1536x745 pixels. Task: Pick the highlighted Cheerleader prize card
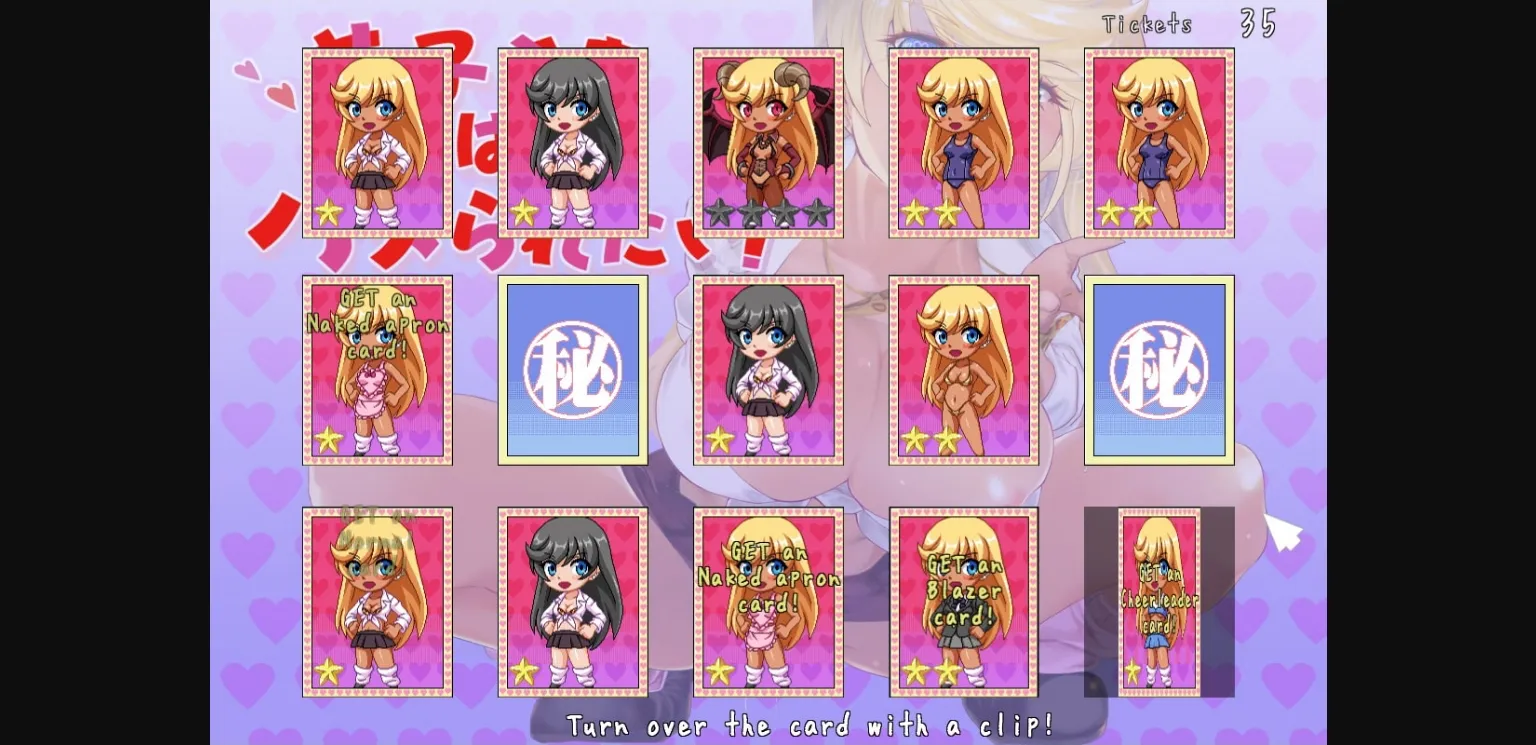[x=1157, y=600]
